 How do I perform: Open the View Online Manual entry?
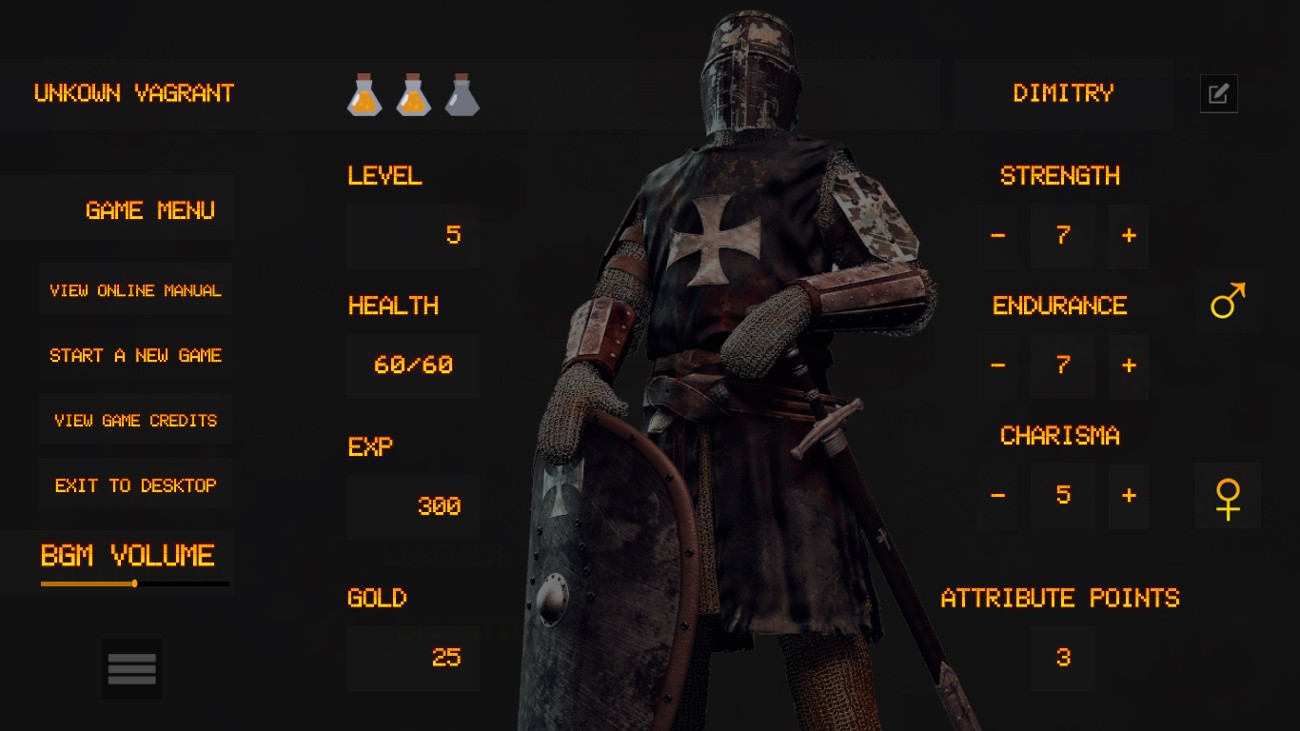(x=135, y=289)
